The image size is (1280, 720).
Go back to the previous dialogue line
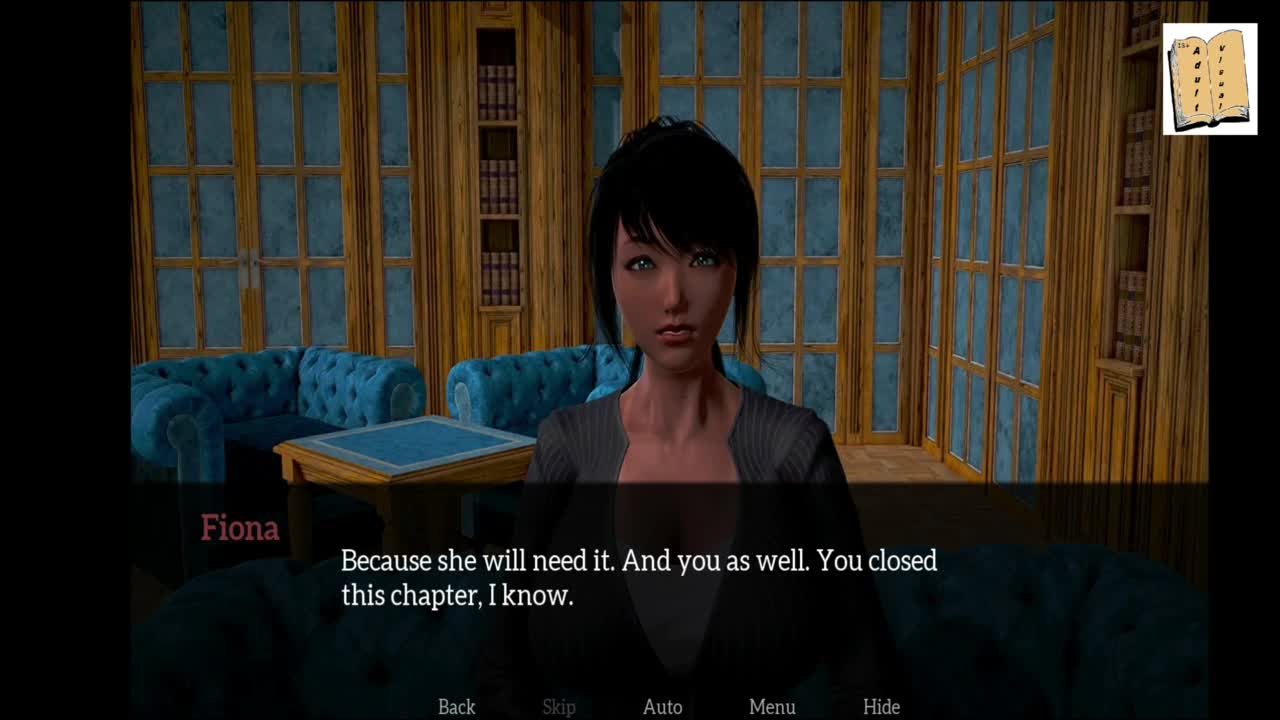(456, 707)
